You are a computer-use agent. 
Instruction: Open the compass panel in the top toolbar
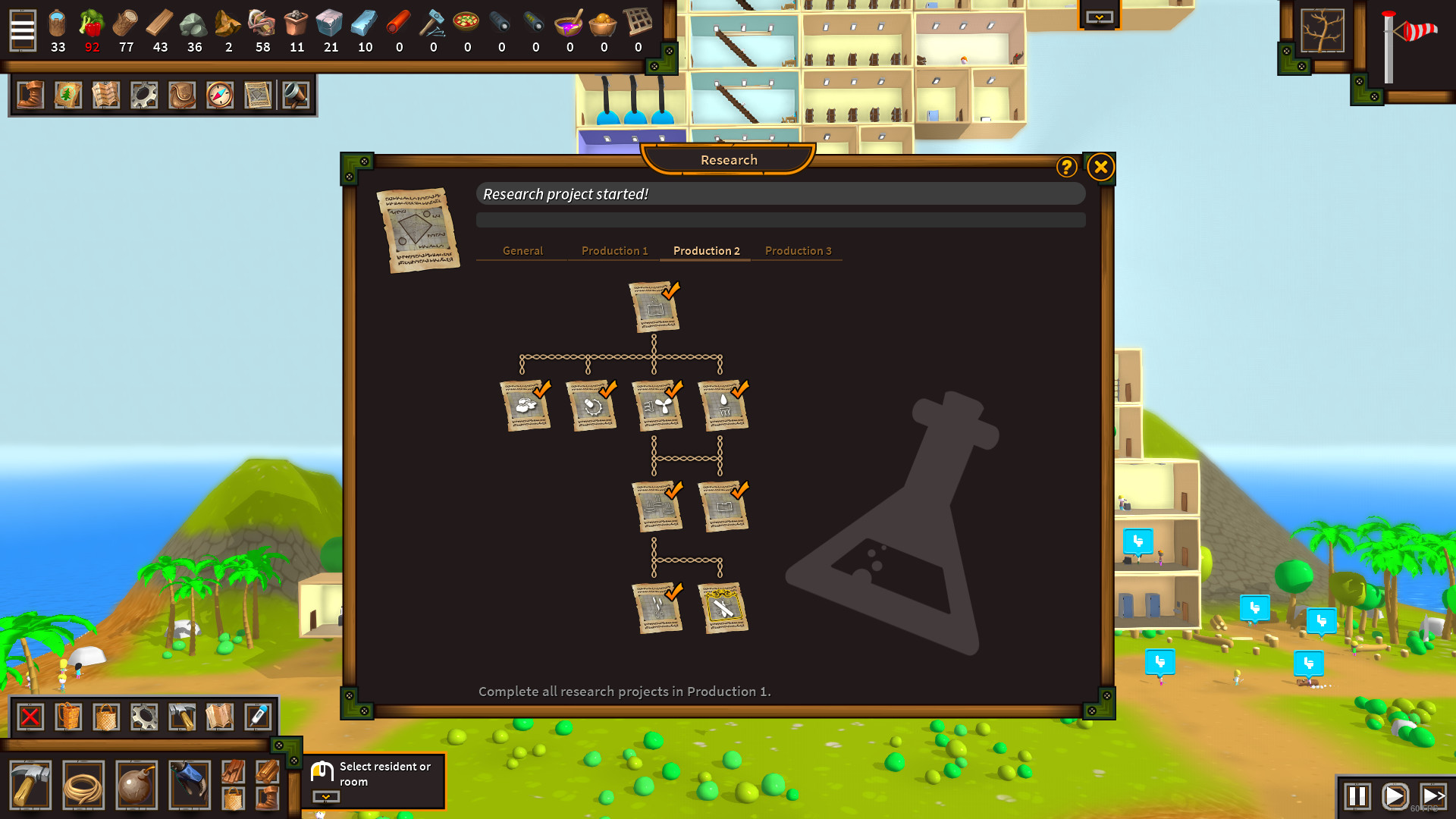point(220,95)
